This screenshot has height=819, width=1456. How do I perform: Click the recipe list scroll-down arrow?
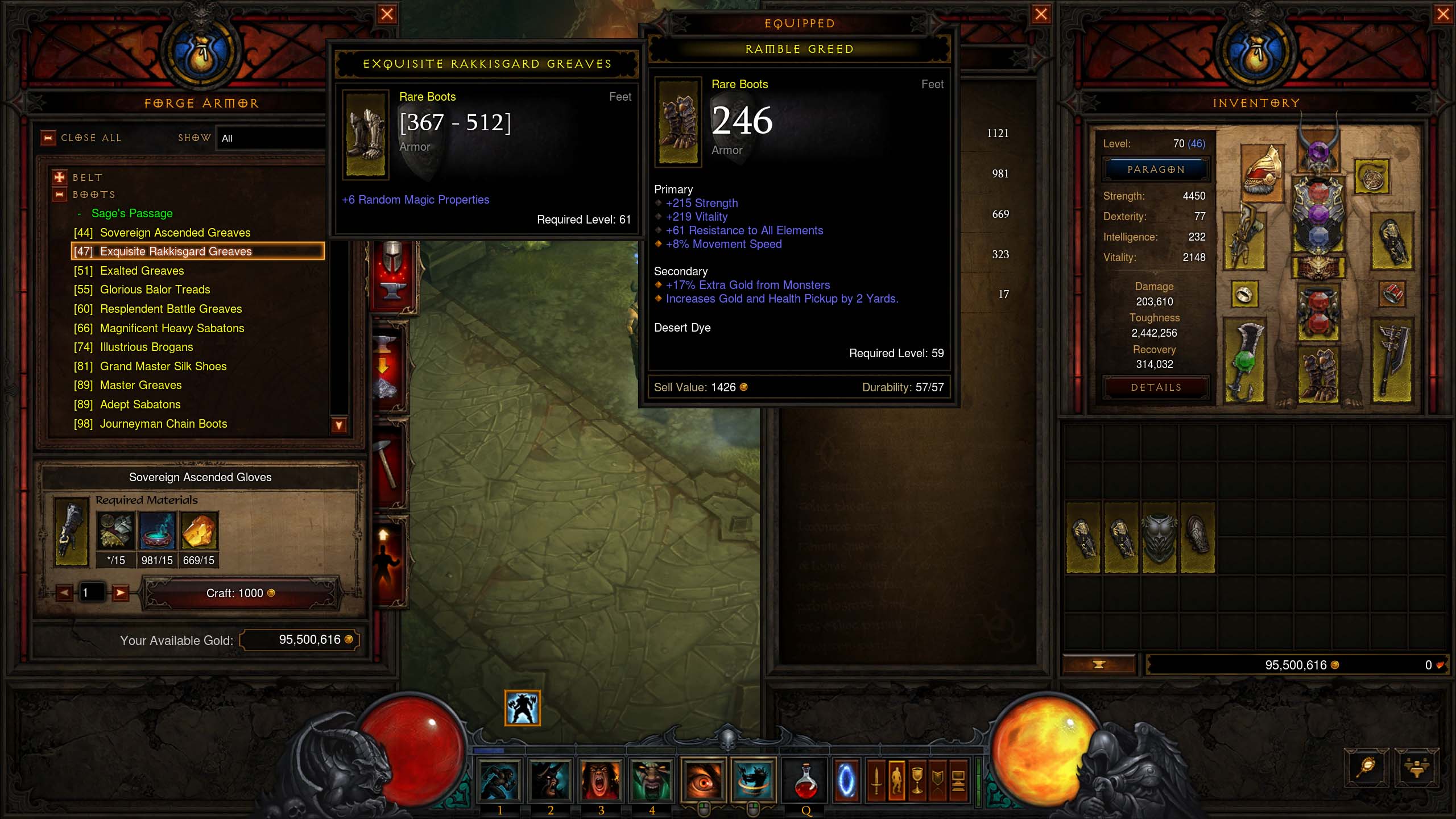(x=339, y=425)
